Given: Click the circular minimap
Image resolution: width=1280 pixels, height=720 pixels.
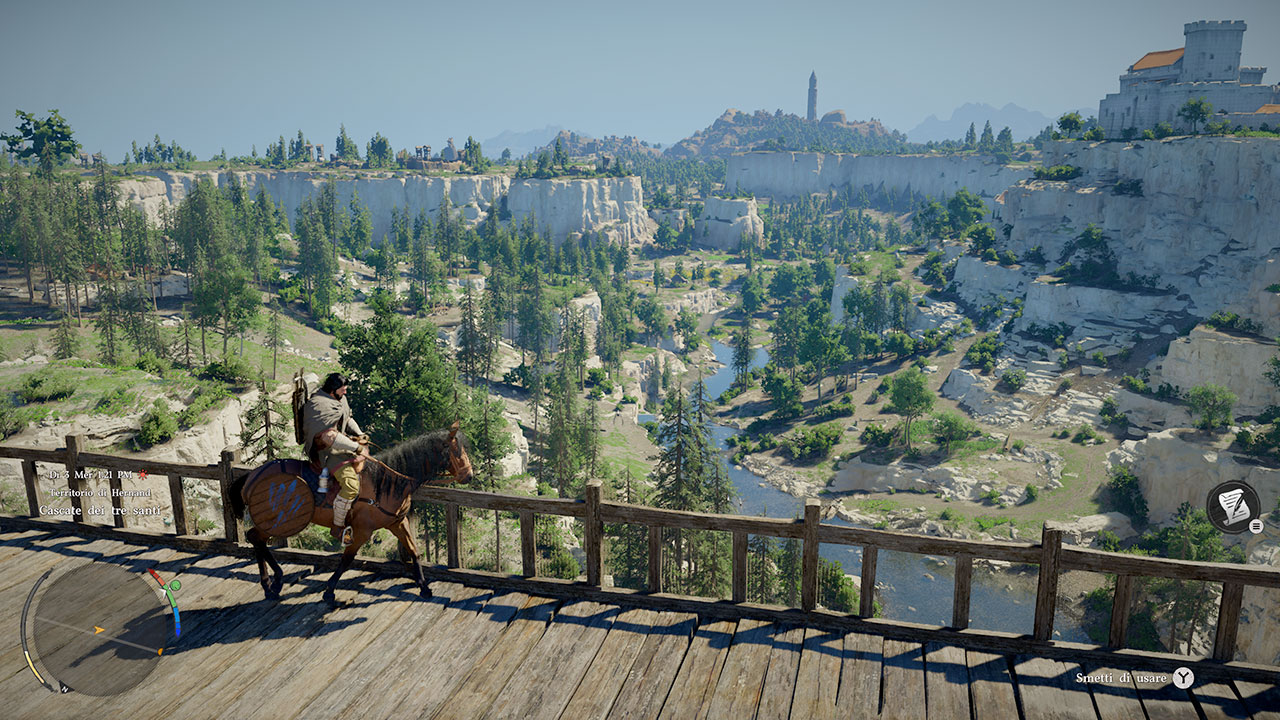Looking at the screenshot, I should point(100,629).
